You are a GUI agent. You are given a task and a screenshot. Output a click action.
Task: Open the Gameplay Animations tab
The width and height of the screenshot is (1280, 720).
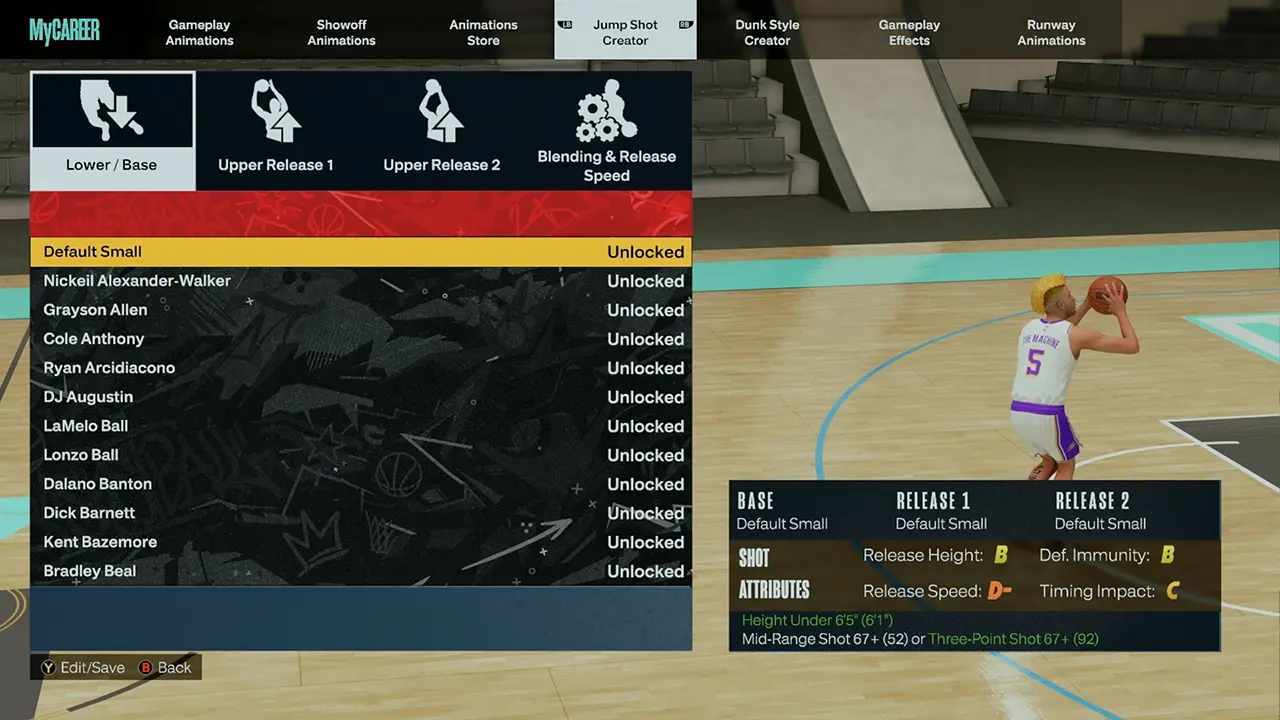click(200, 32)
